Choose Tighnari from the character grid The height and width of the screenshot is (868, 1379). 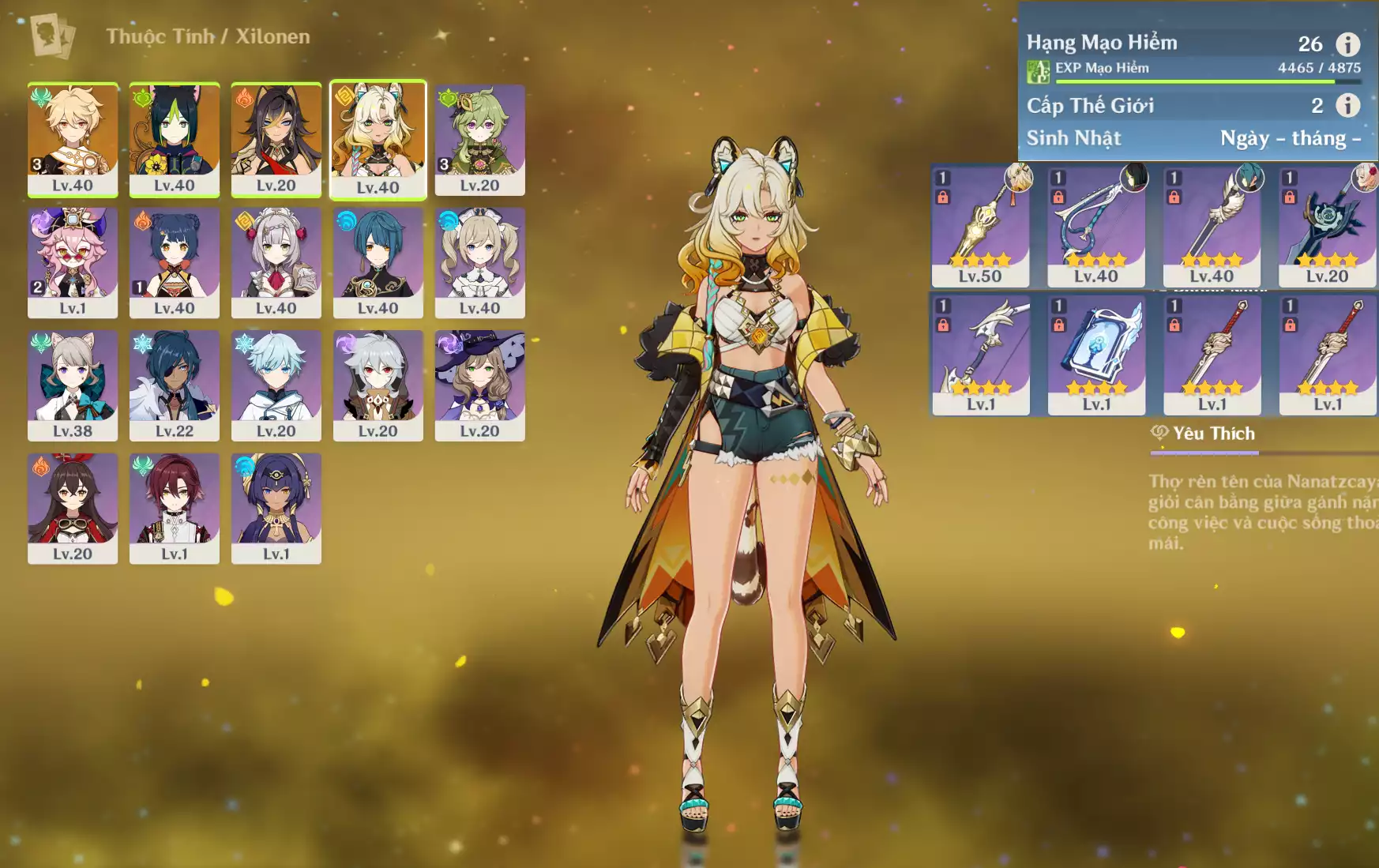tap(174, 139)
